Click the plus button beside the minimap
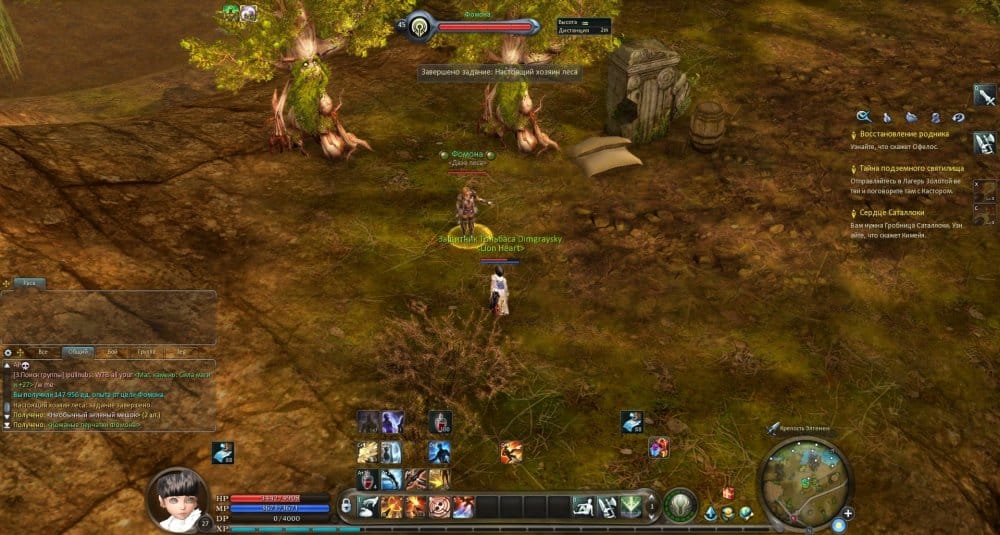The image size is (1000, 535). 848,514
